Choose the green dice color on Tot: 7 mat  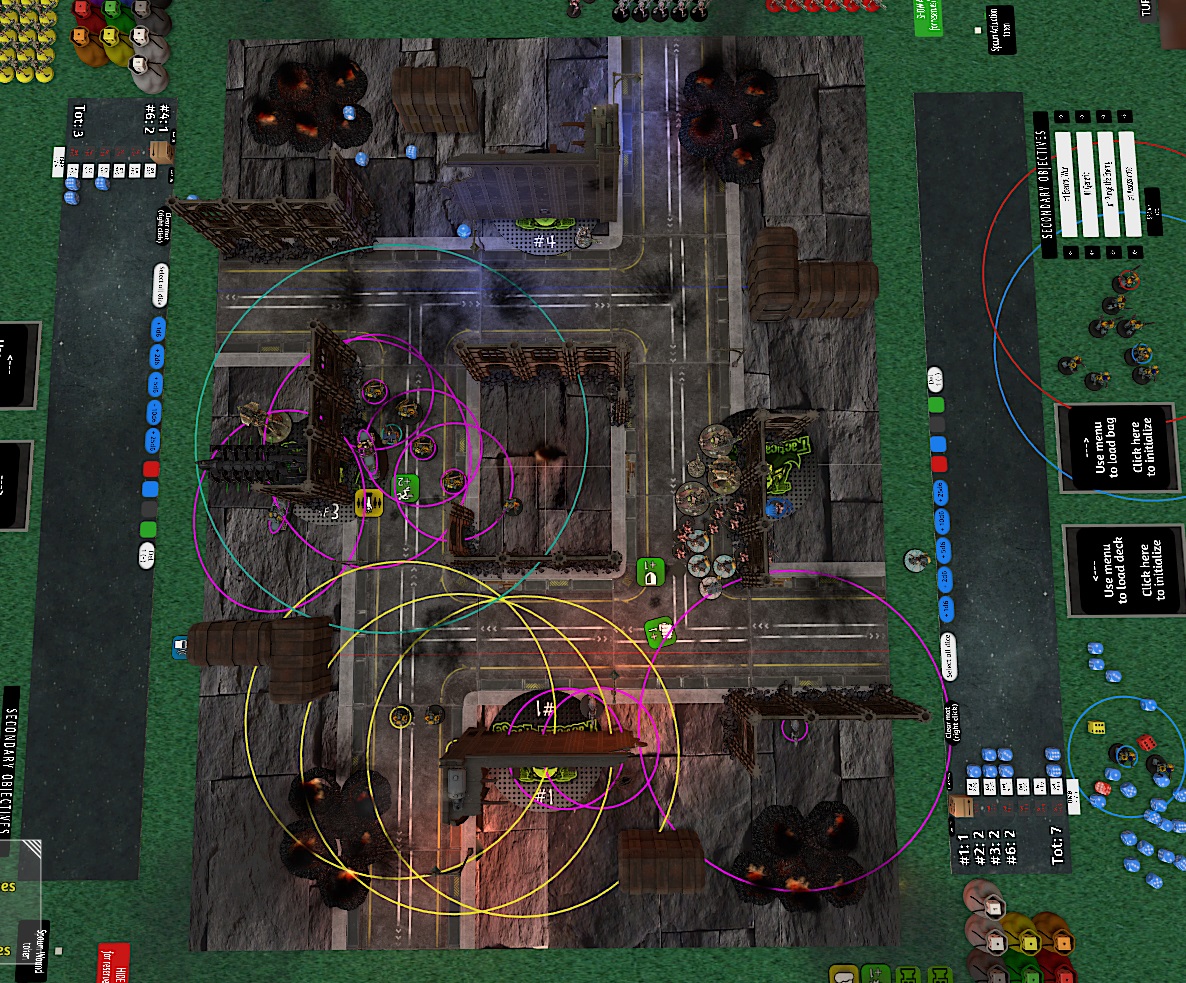pyautogui.click(x=936, y=405)
